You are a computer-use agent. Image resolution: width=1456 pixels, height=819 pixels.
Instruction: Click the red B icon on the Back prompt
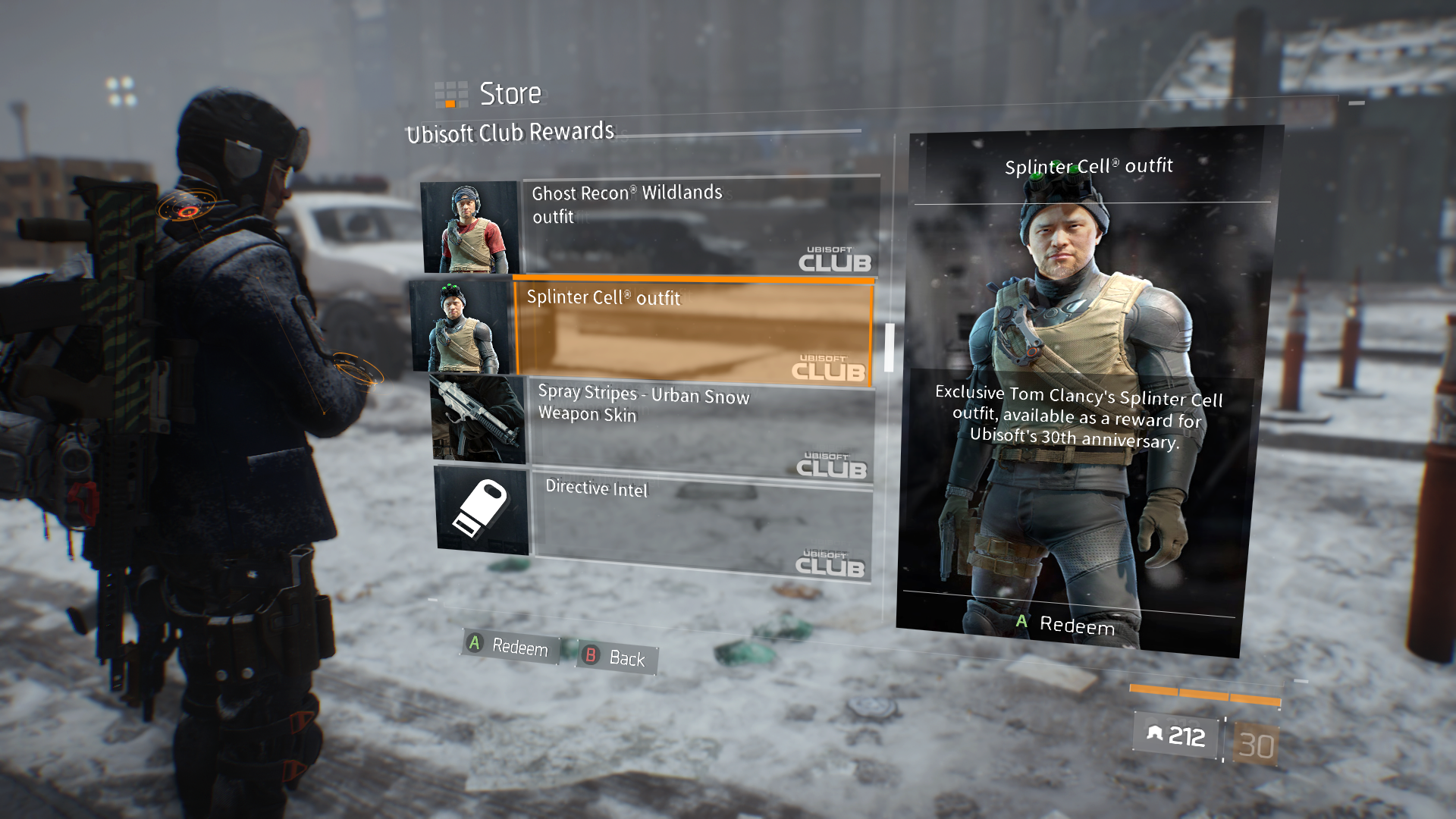pyautogui.click(x=591, y=653)
